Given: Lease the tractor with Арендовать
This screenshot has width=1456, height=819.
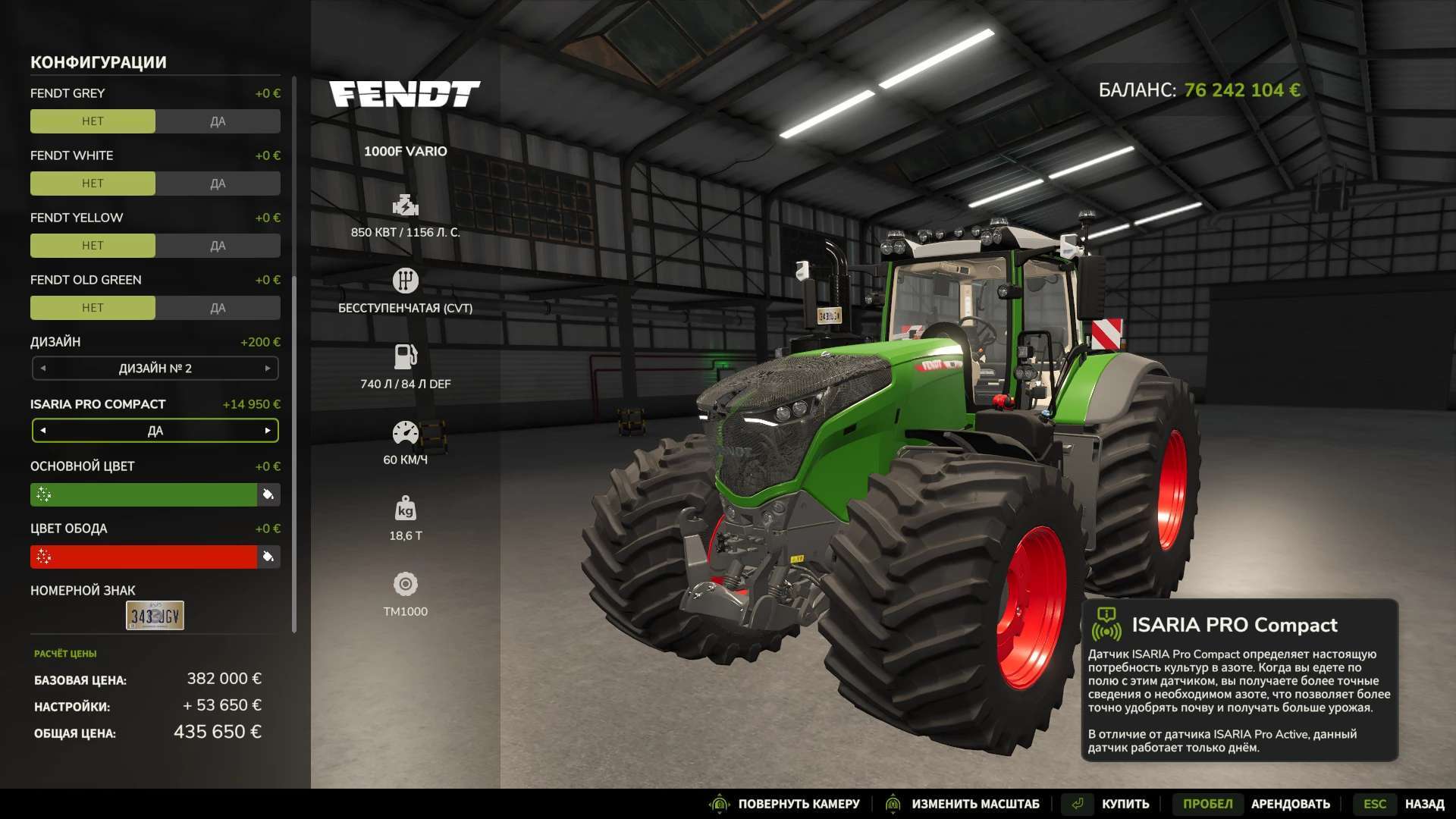Looking at the screenshot, I should pos(1290,804).
